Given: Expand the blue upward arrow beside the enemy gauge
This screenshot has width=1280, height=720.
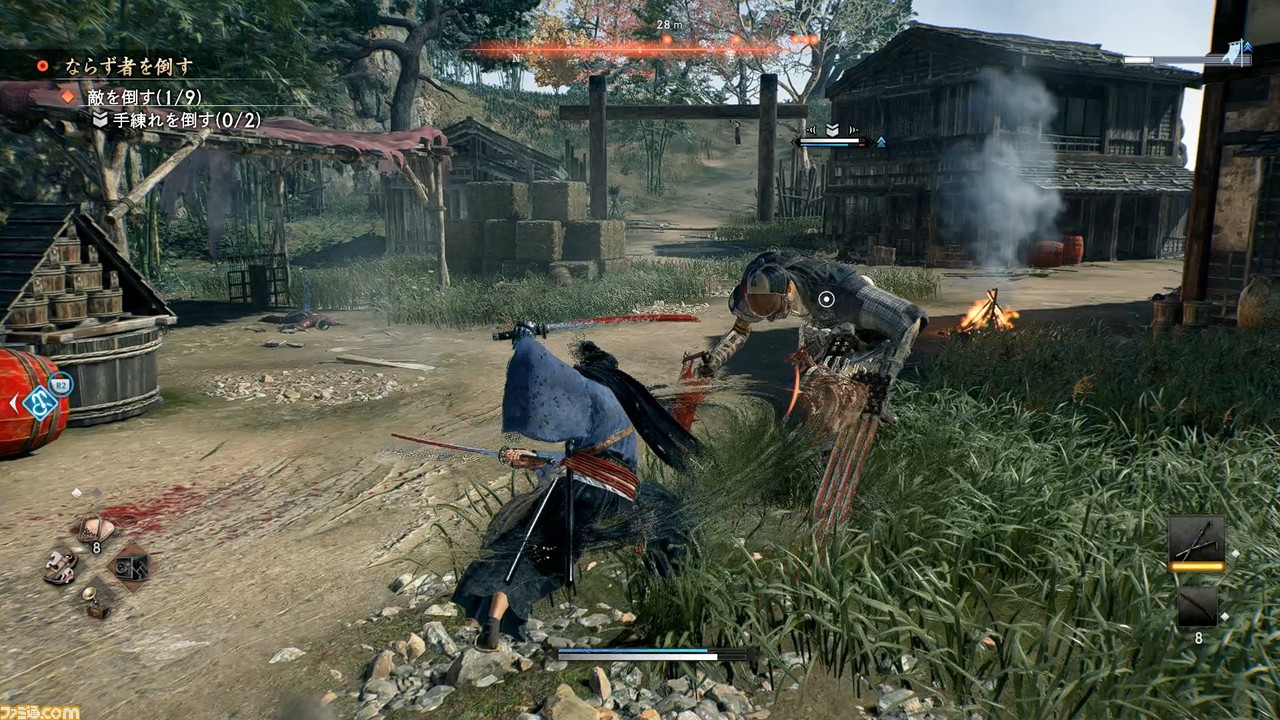Looking at the screenshot, I should click(882, 142).
